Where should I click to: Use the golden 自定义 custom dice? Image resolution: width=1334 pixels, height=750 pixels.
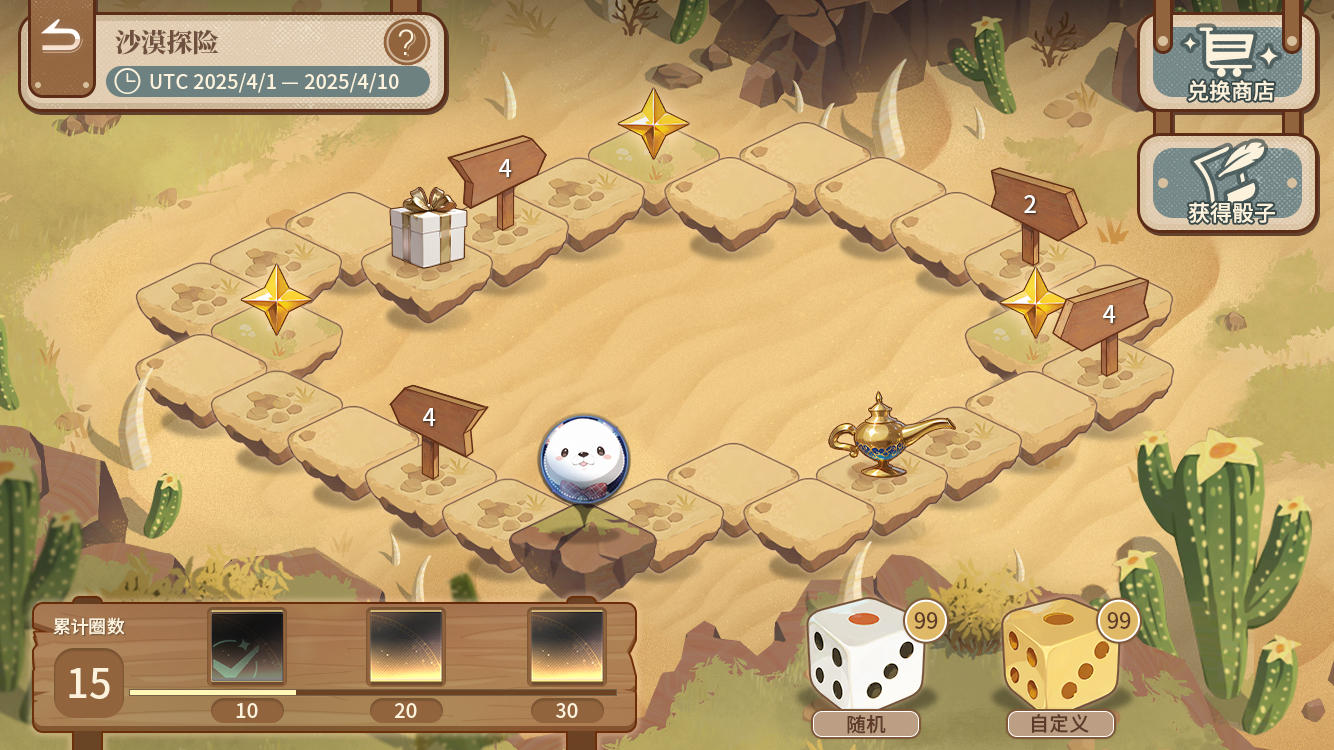click(1059, 655)
